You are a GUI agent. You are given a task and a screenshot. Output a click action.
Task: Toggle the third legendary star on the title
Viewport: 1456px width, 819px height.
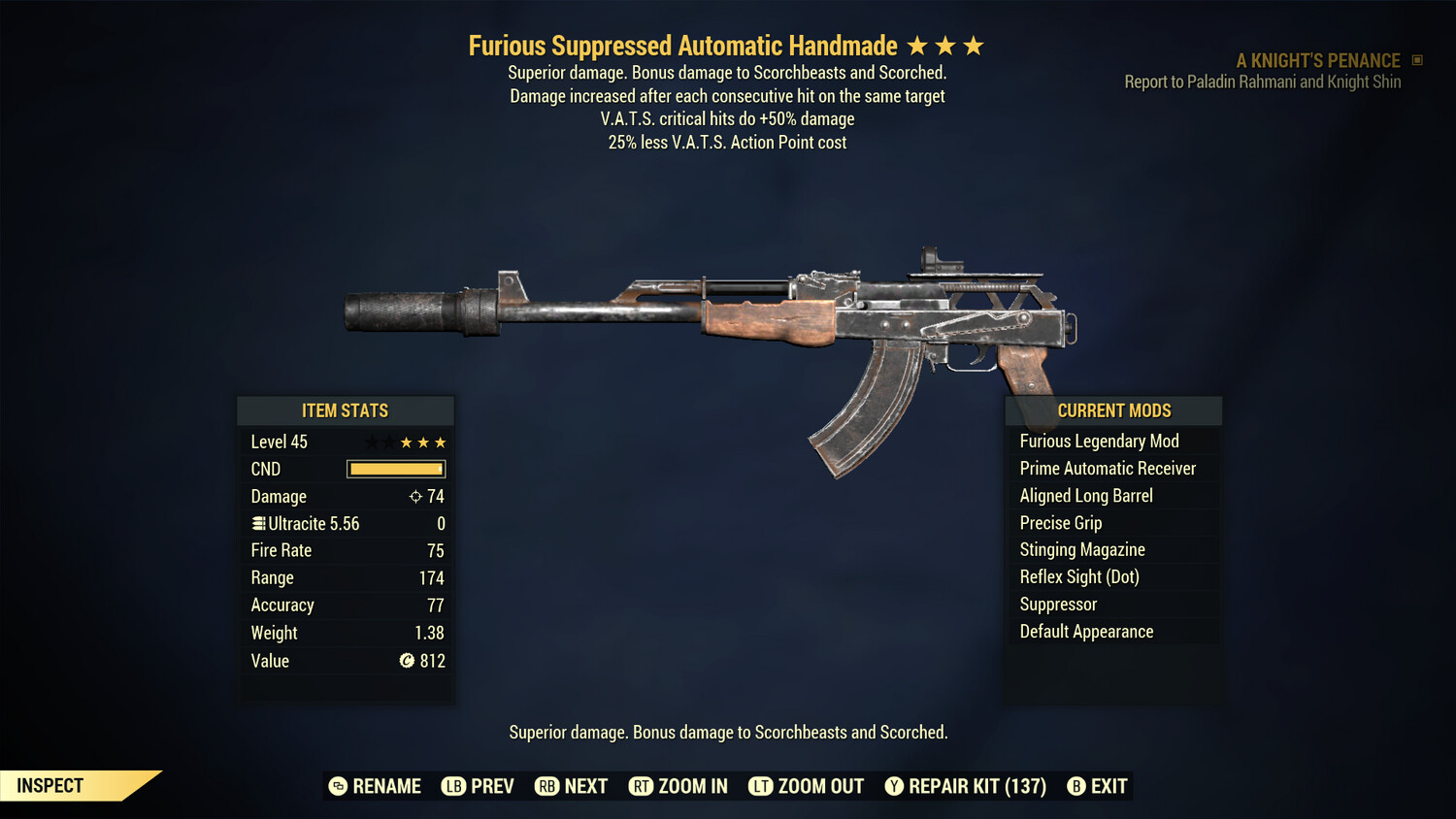coord(975,44)
